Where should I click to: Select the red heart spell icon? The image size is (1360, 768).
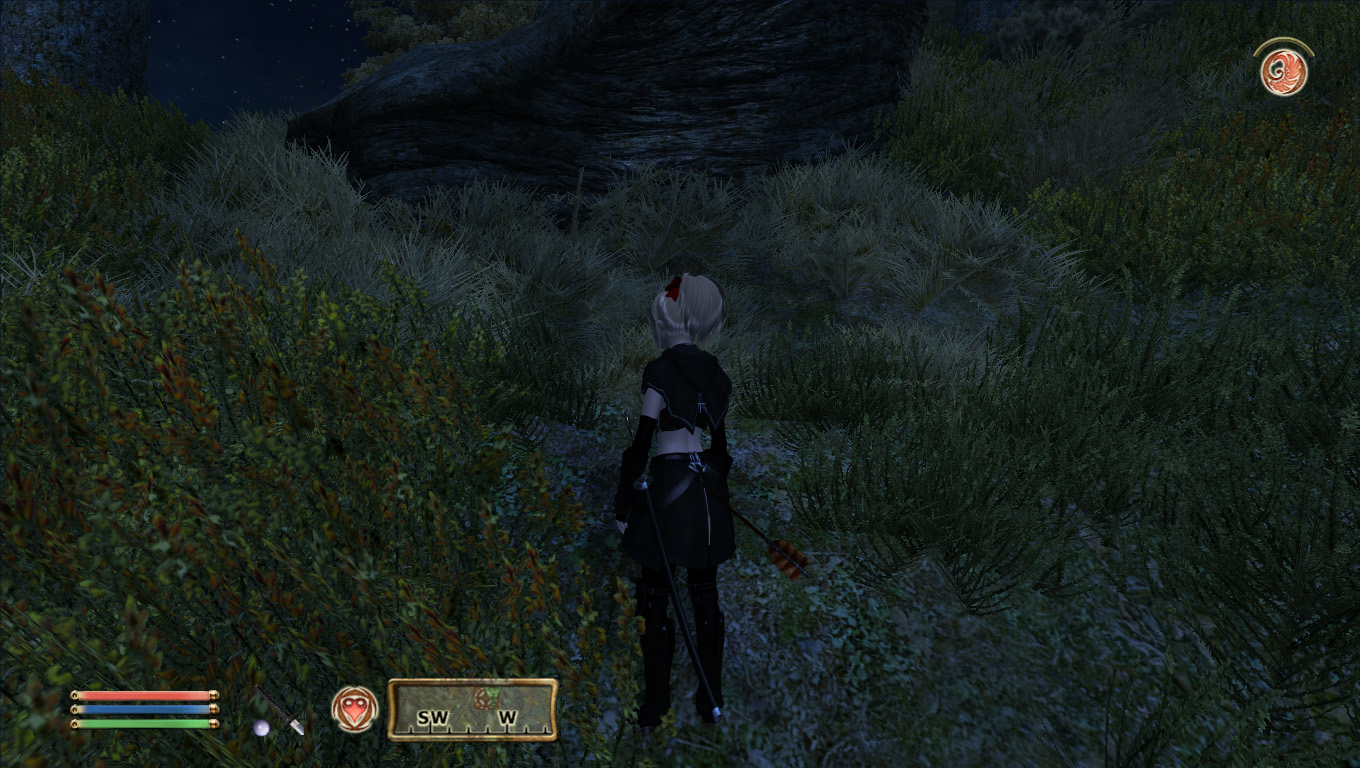pyautogui.click(x=354, y=709)
